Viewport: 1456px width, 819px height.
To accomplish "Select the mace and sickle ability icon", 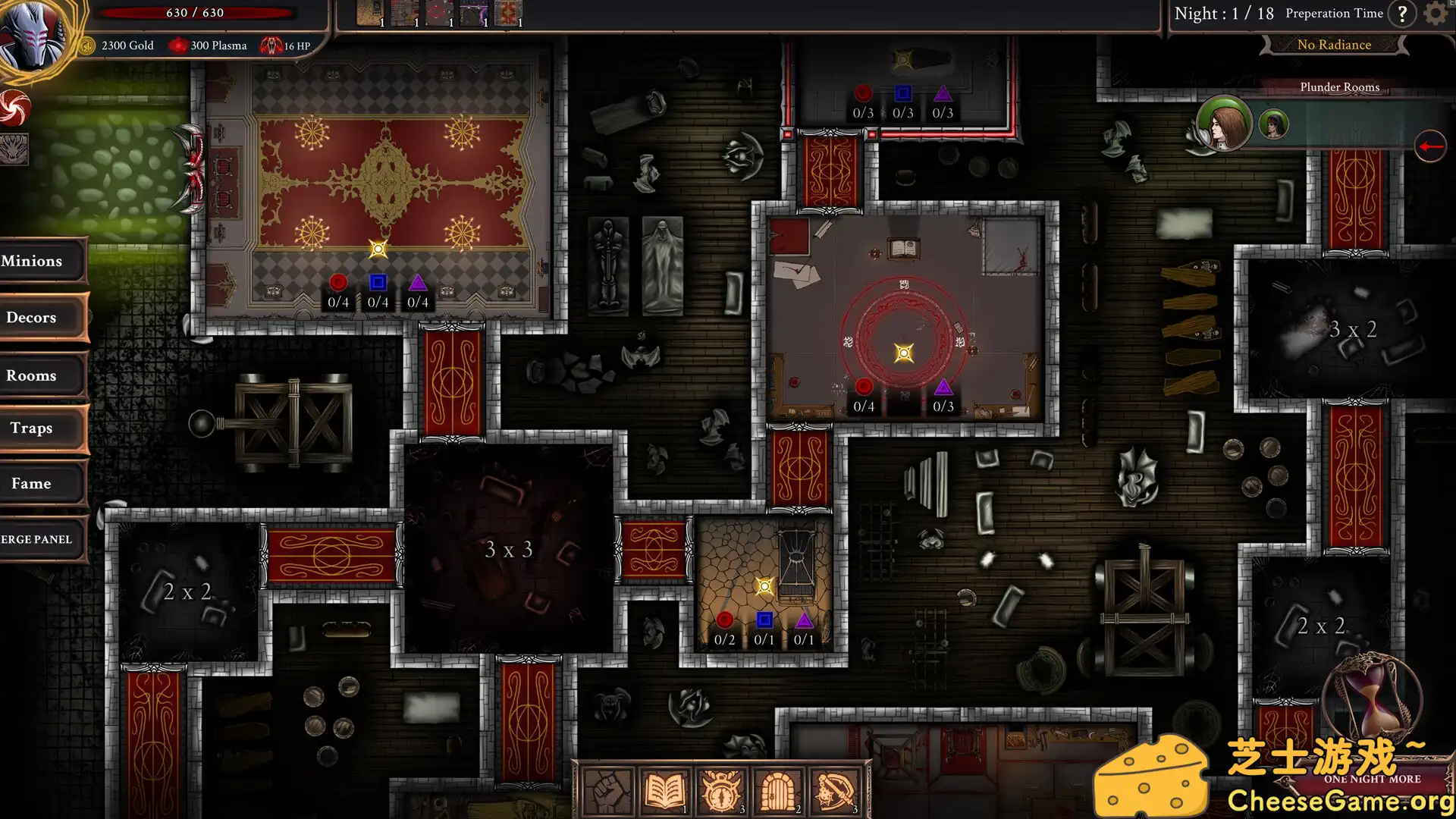I will click(x=834, y=792).
